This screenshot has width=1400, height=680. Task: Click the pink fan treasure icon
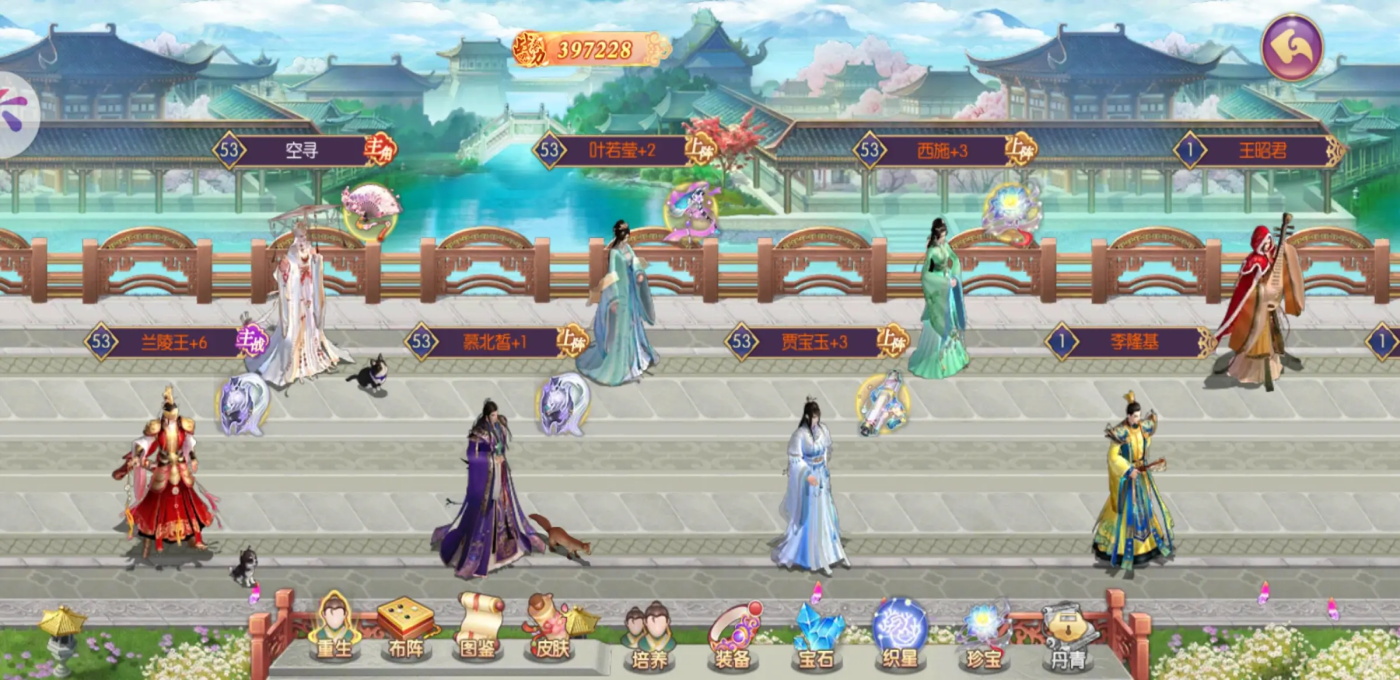[370, 208]
